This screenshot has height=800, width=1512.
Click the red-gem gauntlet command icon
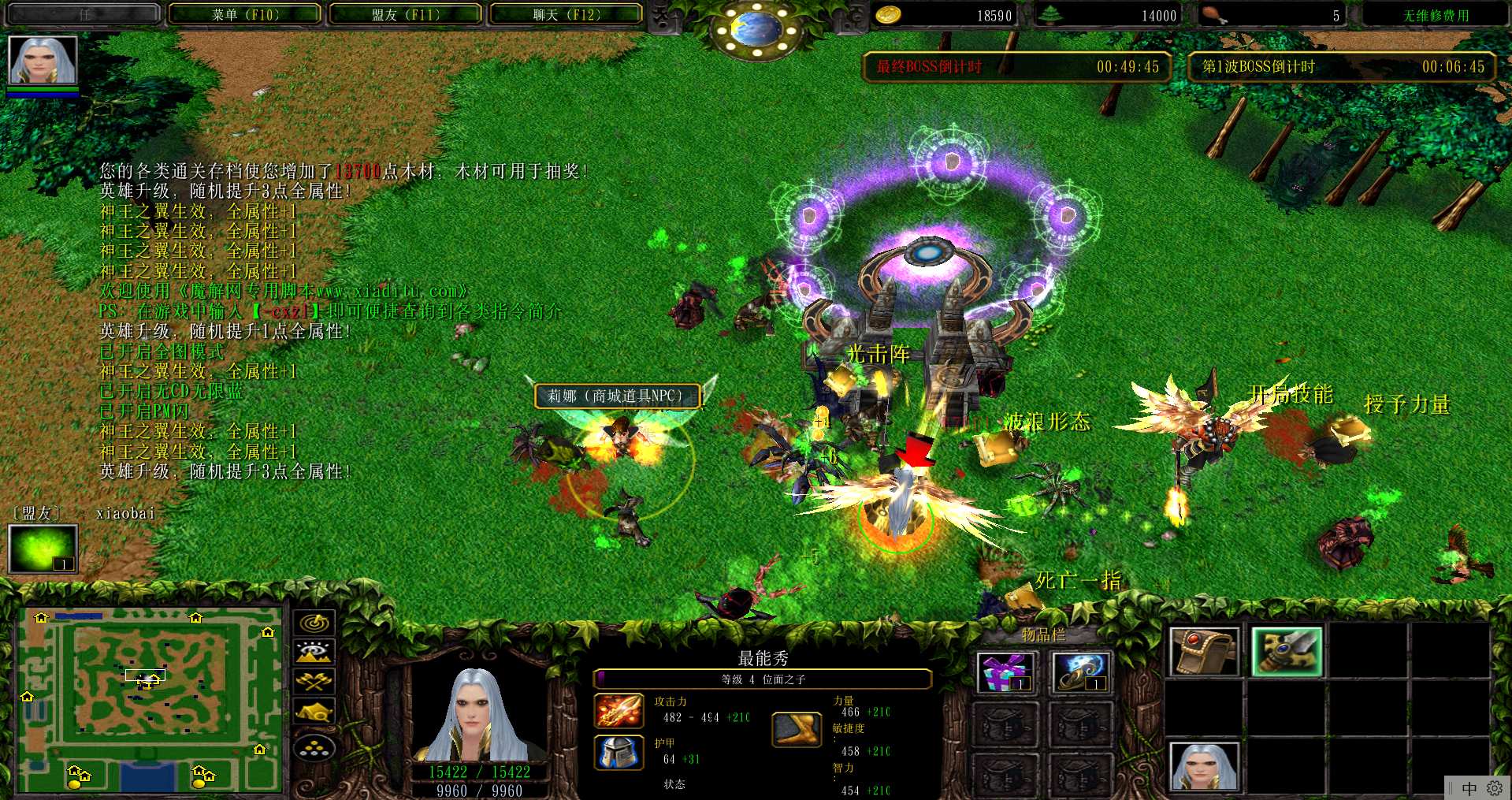pos(1204,652)
